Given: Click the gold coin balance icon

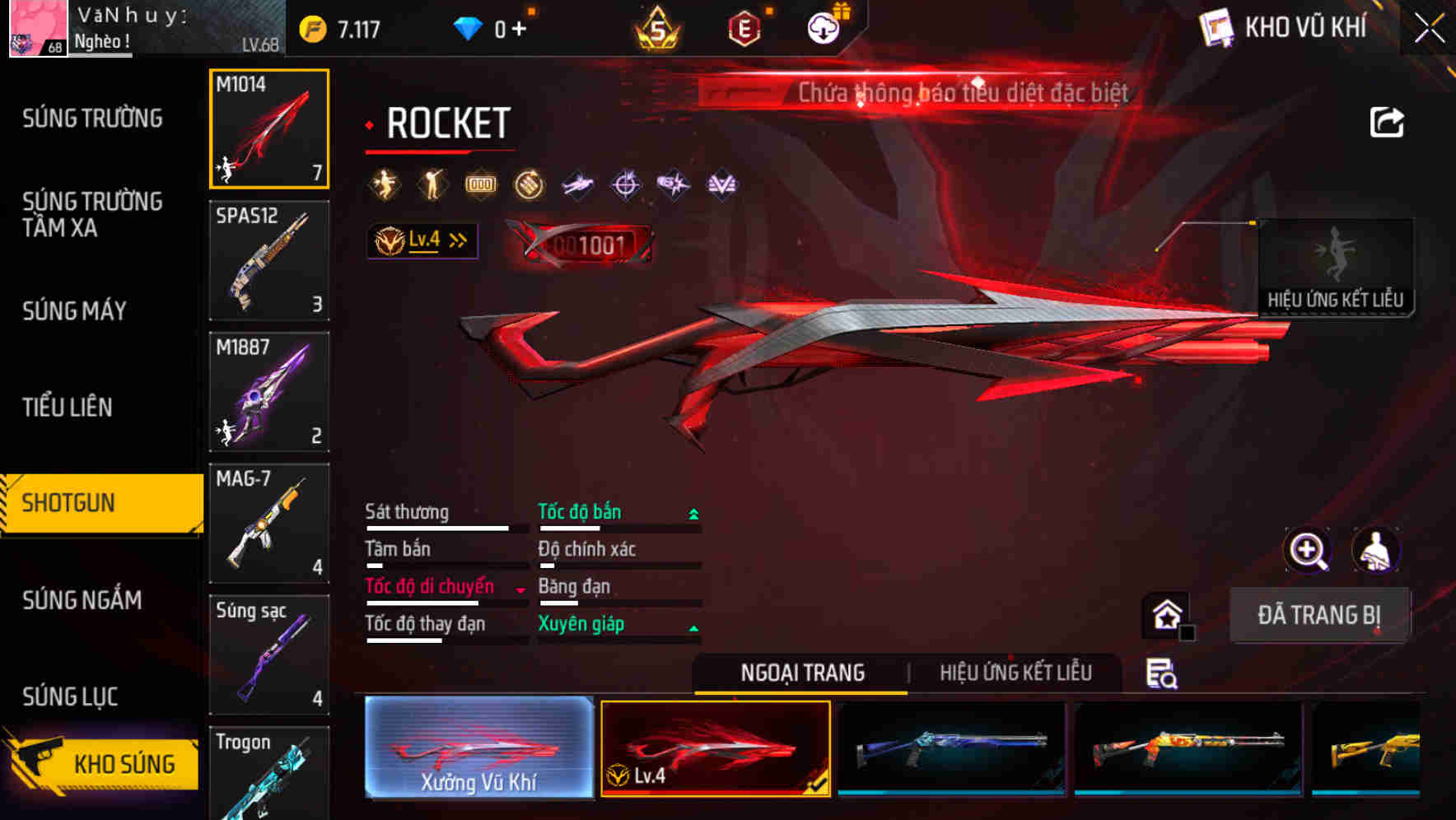Looking at the screenshot, I should (315, 26).
